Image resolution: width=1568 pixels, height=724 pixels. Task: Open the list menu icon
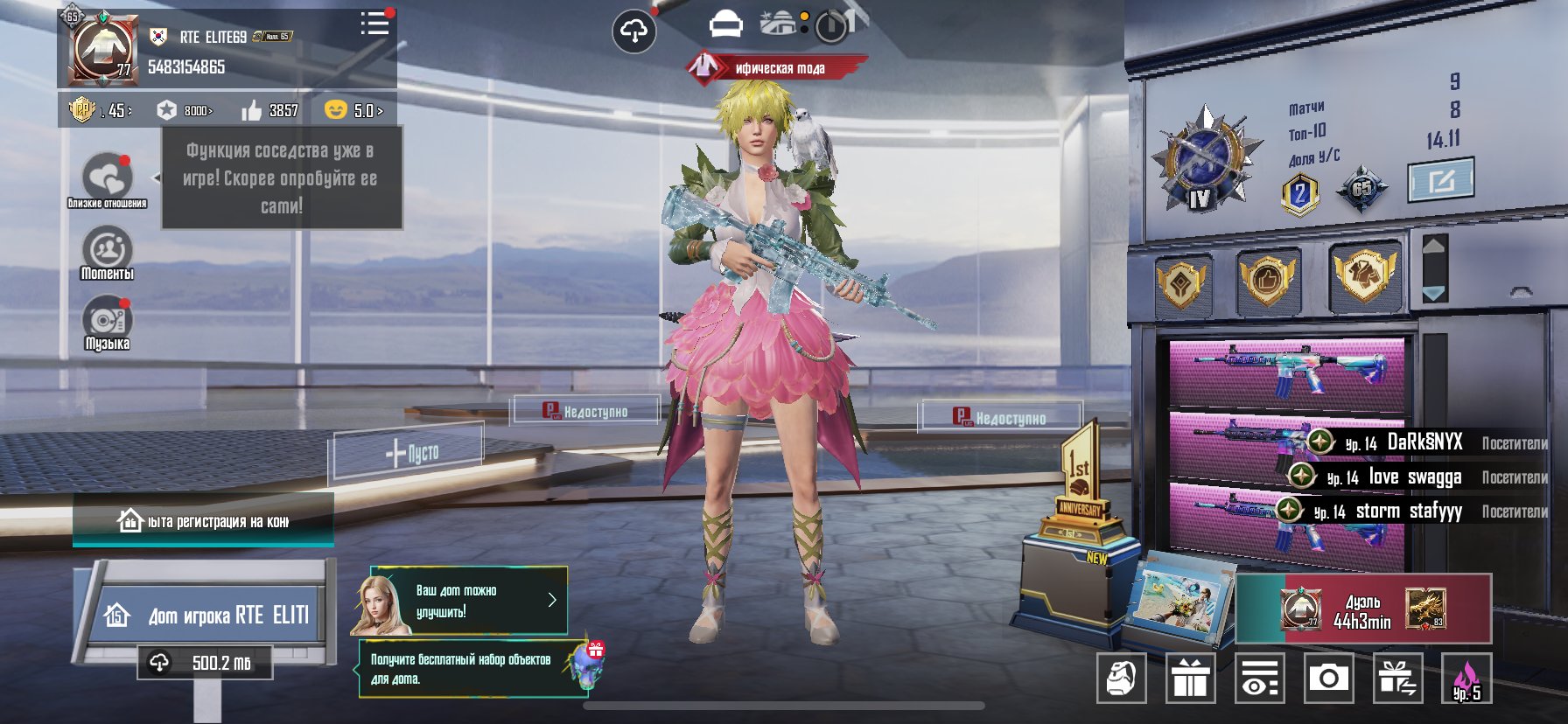tap(374, 24)
